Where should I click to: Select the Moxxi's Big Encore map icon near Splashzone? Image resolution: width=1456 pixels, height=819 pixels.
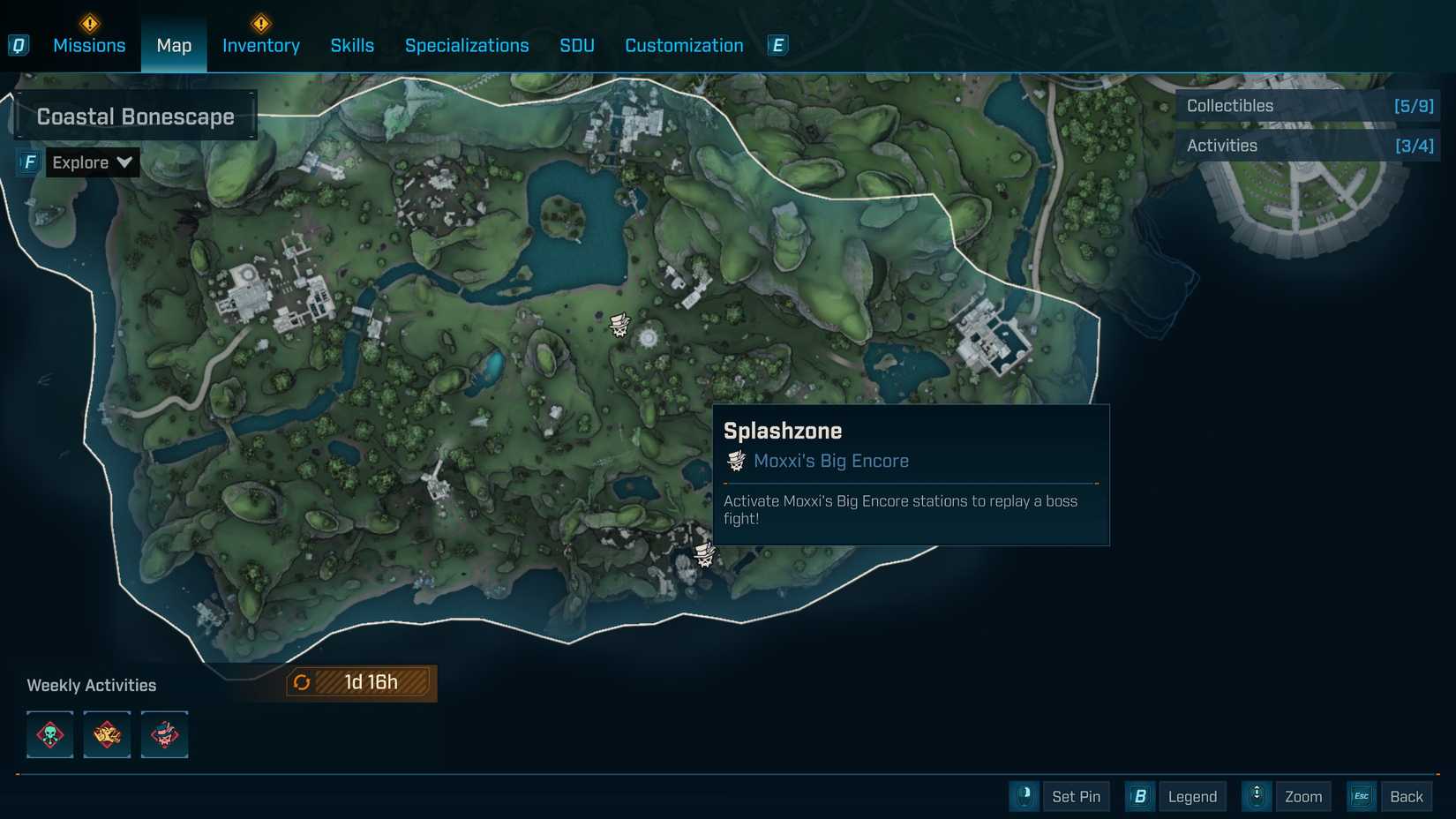[703, 554]
